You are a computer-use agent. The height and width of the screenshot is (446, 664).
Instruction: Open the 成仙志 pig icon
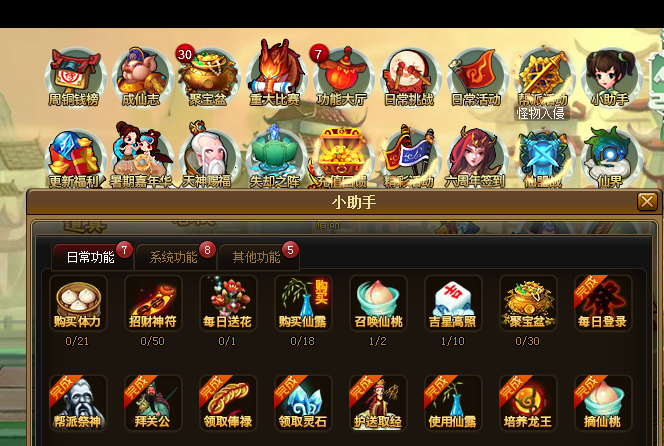click(x=141, y=75)
